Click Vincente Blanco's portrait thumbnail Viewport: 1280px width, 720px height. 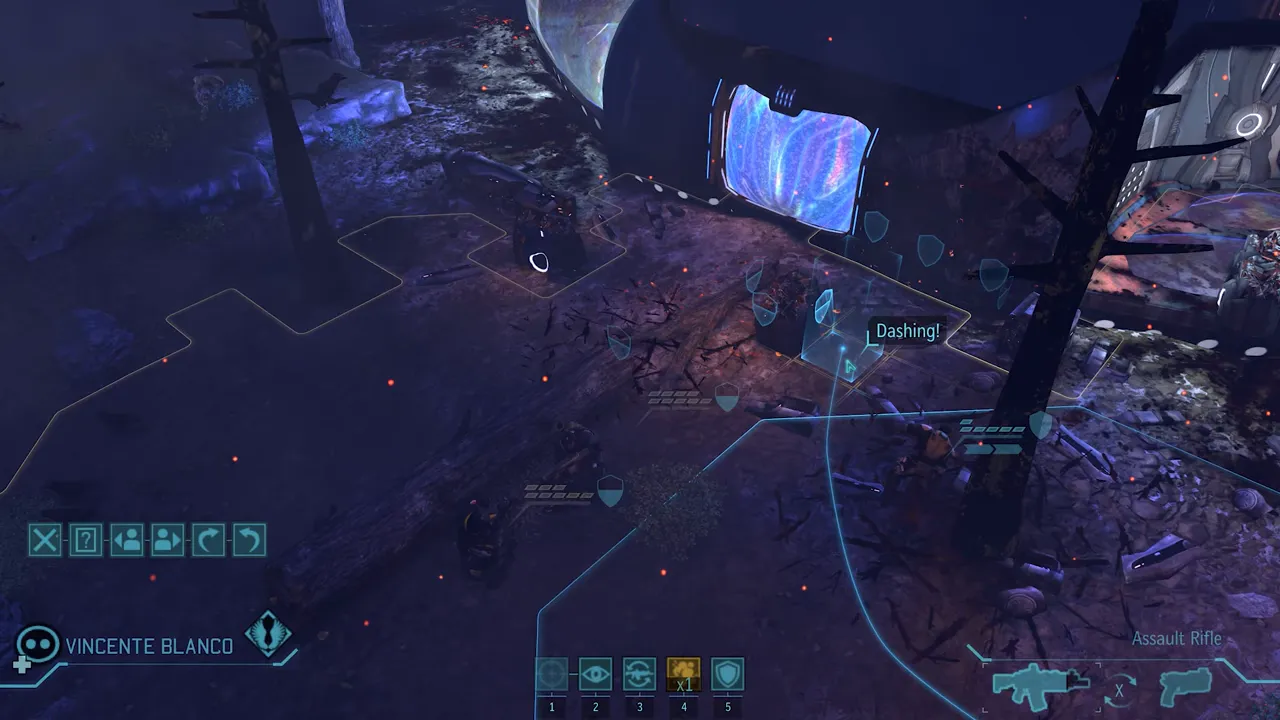(38, 645)
